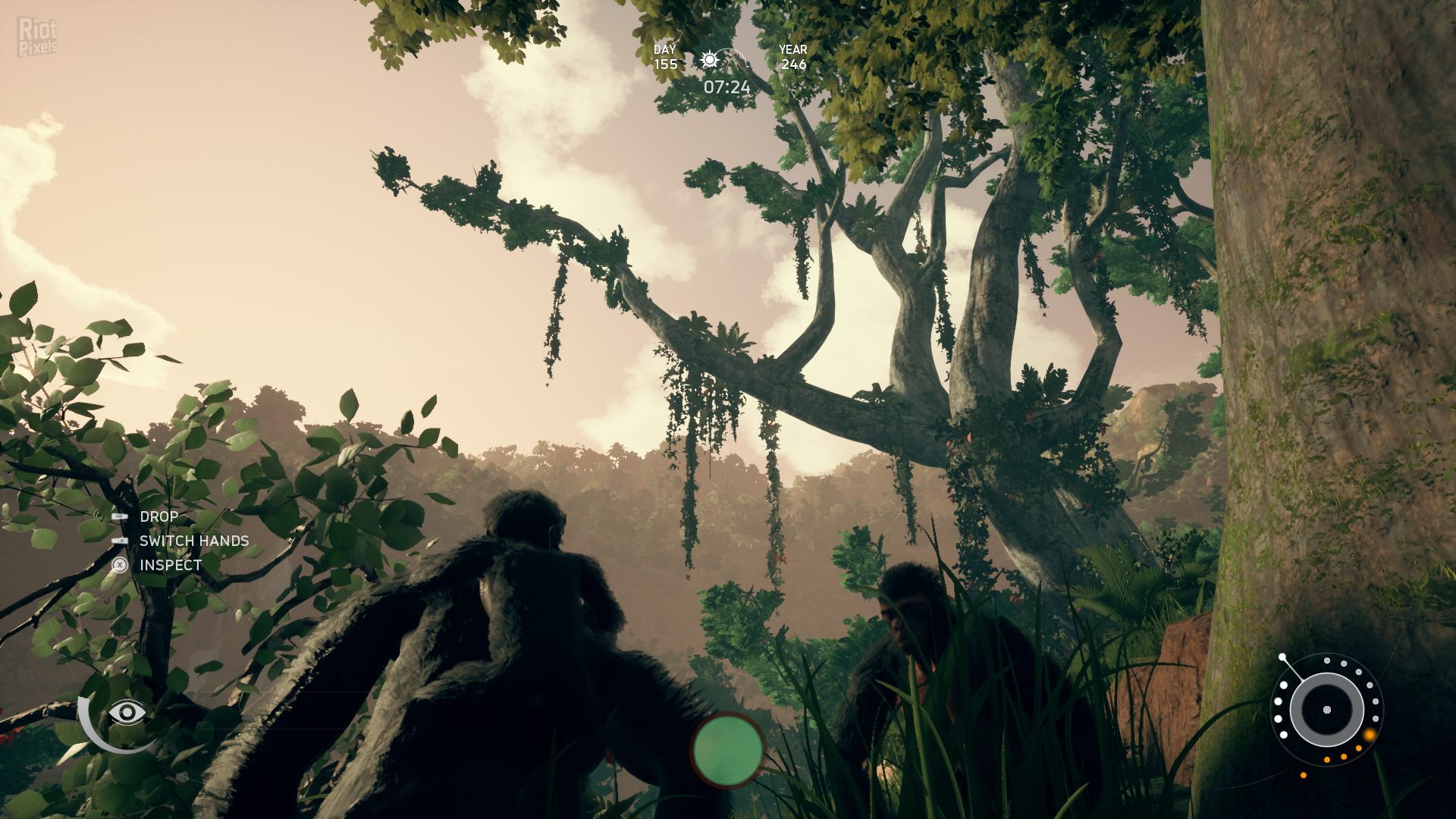Click the sun day-cycle icon
This screenshot has width=1456, height=819.
(x=710, y=60)
